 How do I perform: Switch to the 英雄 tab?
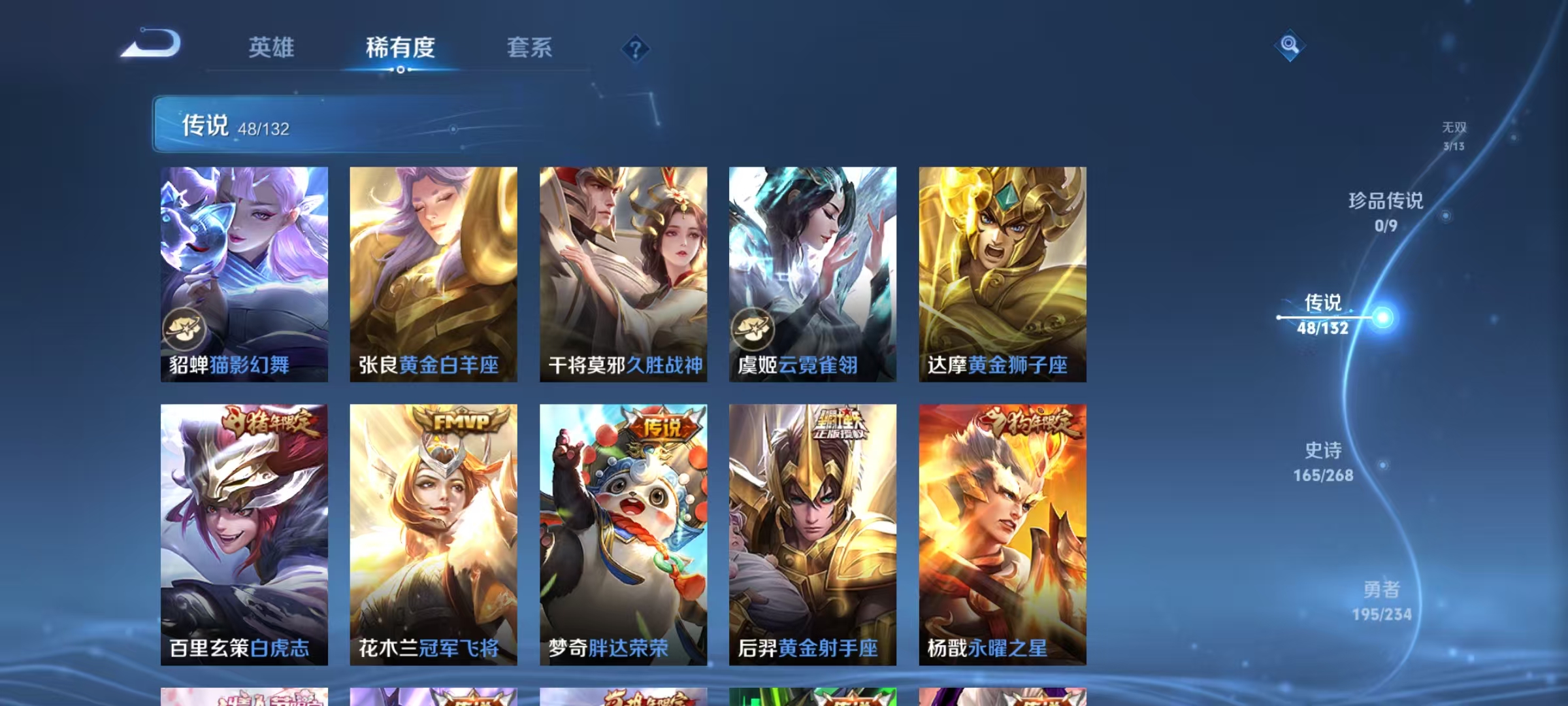coord(272,48)
